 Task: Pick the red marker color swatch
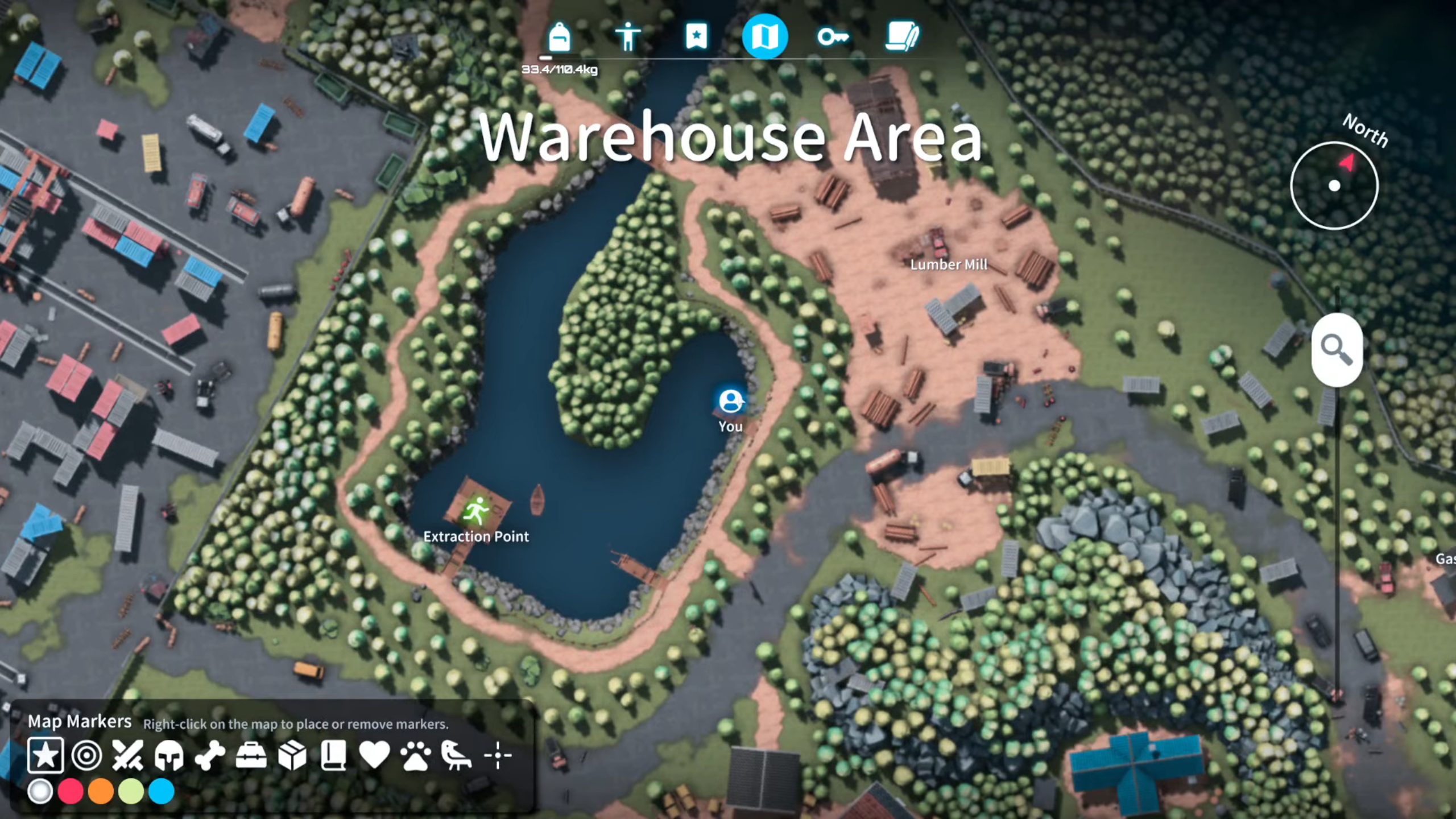pos(71,791)
